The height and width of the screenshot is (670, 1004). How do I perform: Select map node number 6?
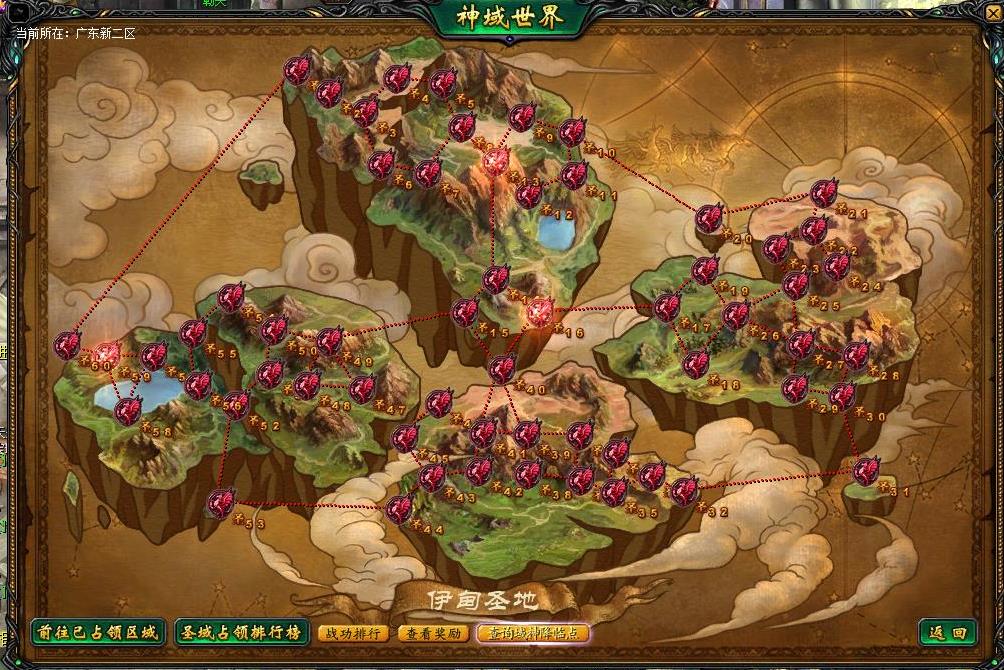[x=381, y=164]
